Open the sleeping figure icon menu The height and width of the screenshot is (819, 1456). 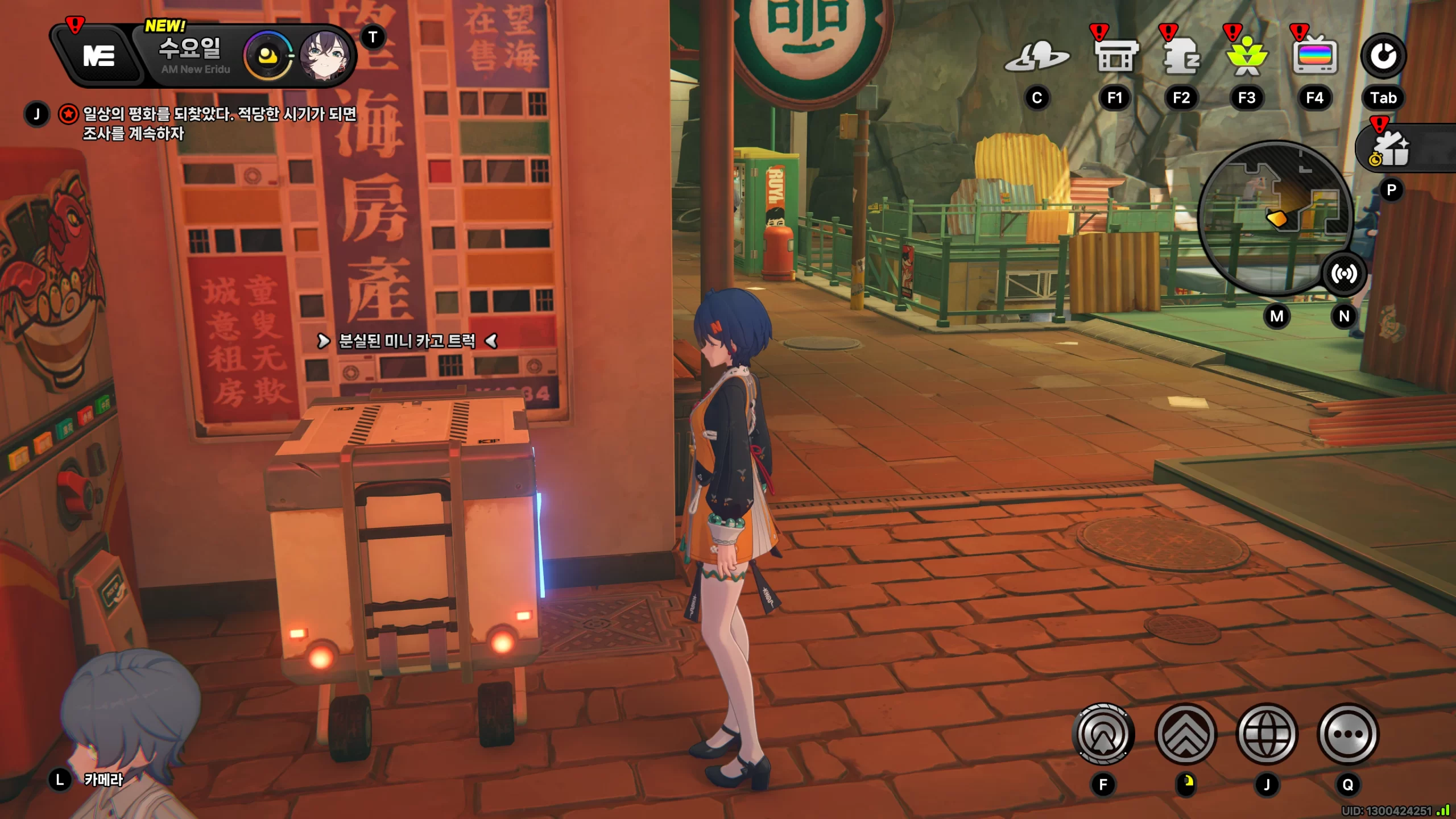tap(1181, 57)
